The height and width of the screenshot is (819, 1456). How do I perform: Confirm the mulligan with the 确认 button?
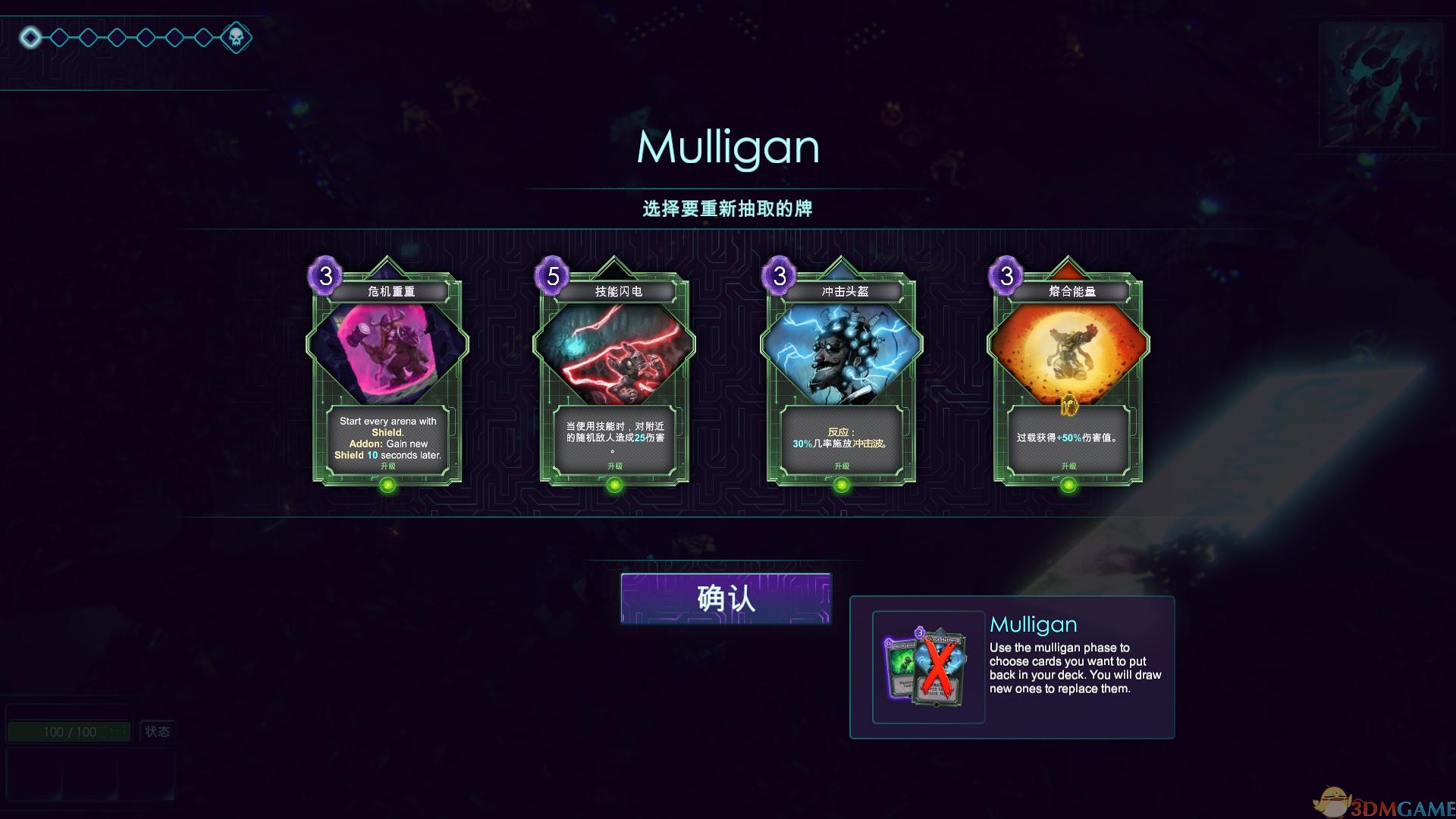coord(726,599)
